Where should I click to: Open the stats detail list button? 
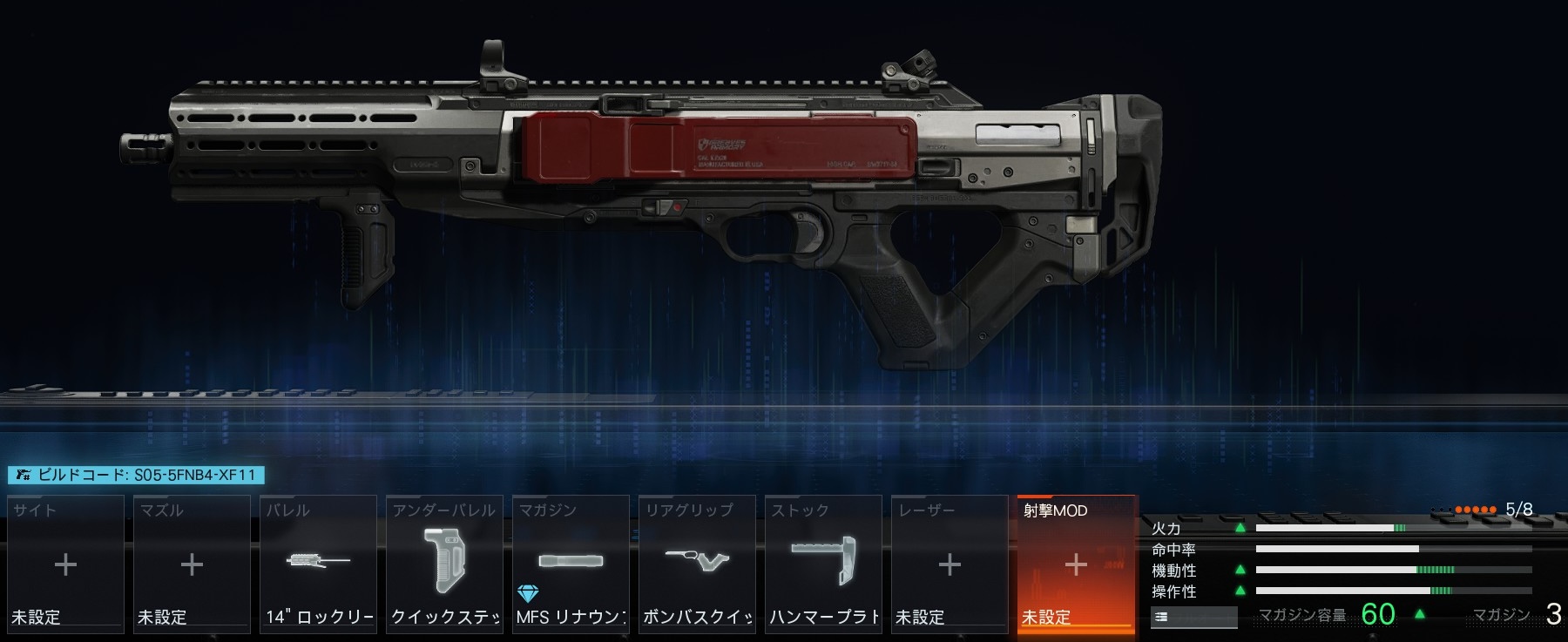1193,617
